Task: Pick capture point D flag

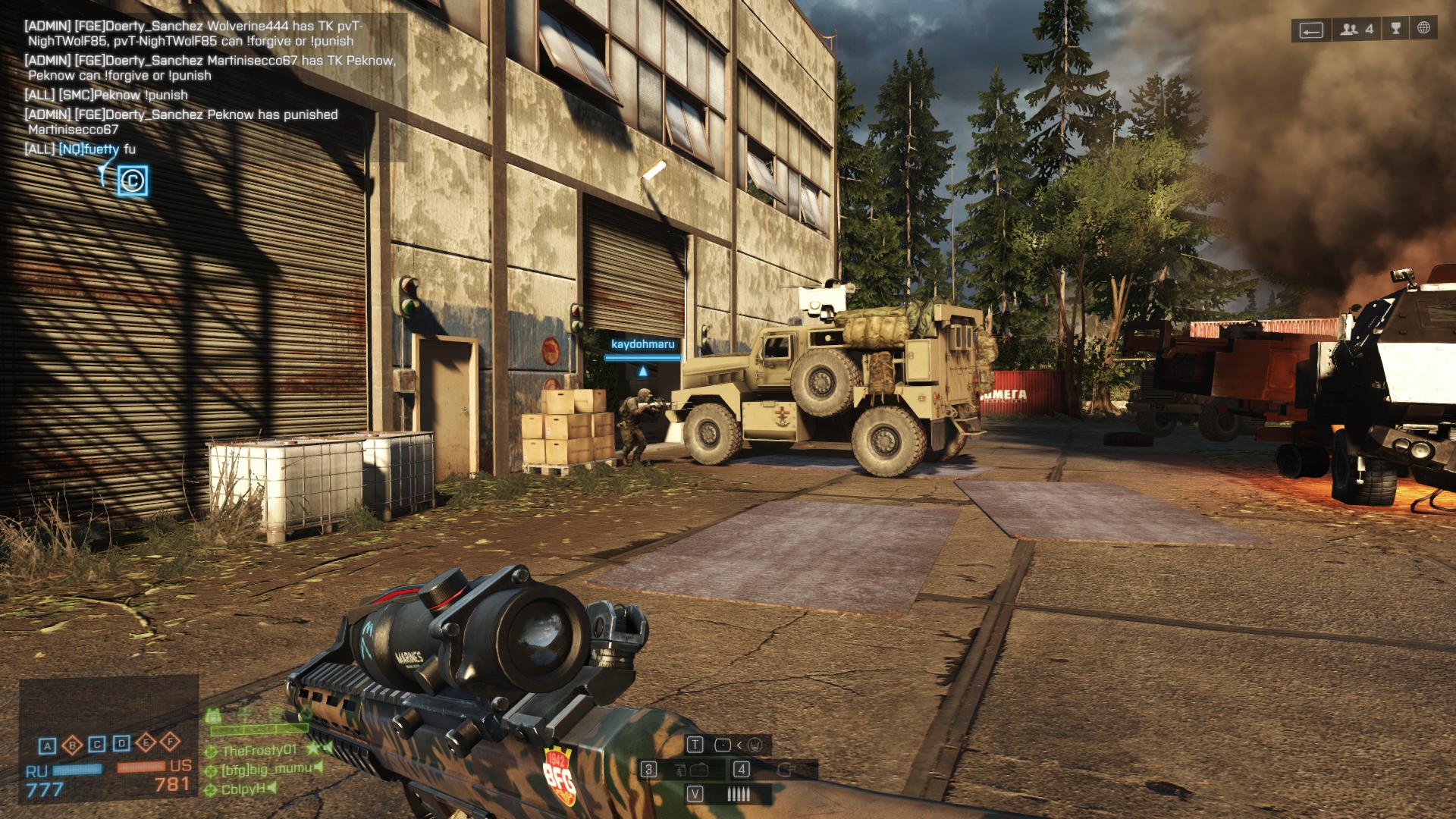Action: pyautogui.click(x=122, y=743)
